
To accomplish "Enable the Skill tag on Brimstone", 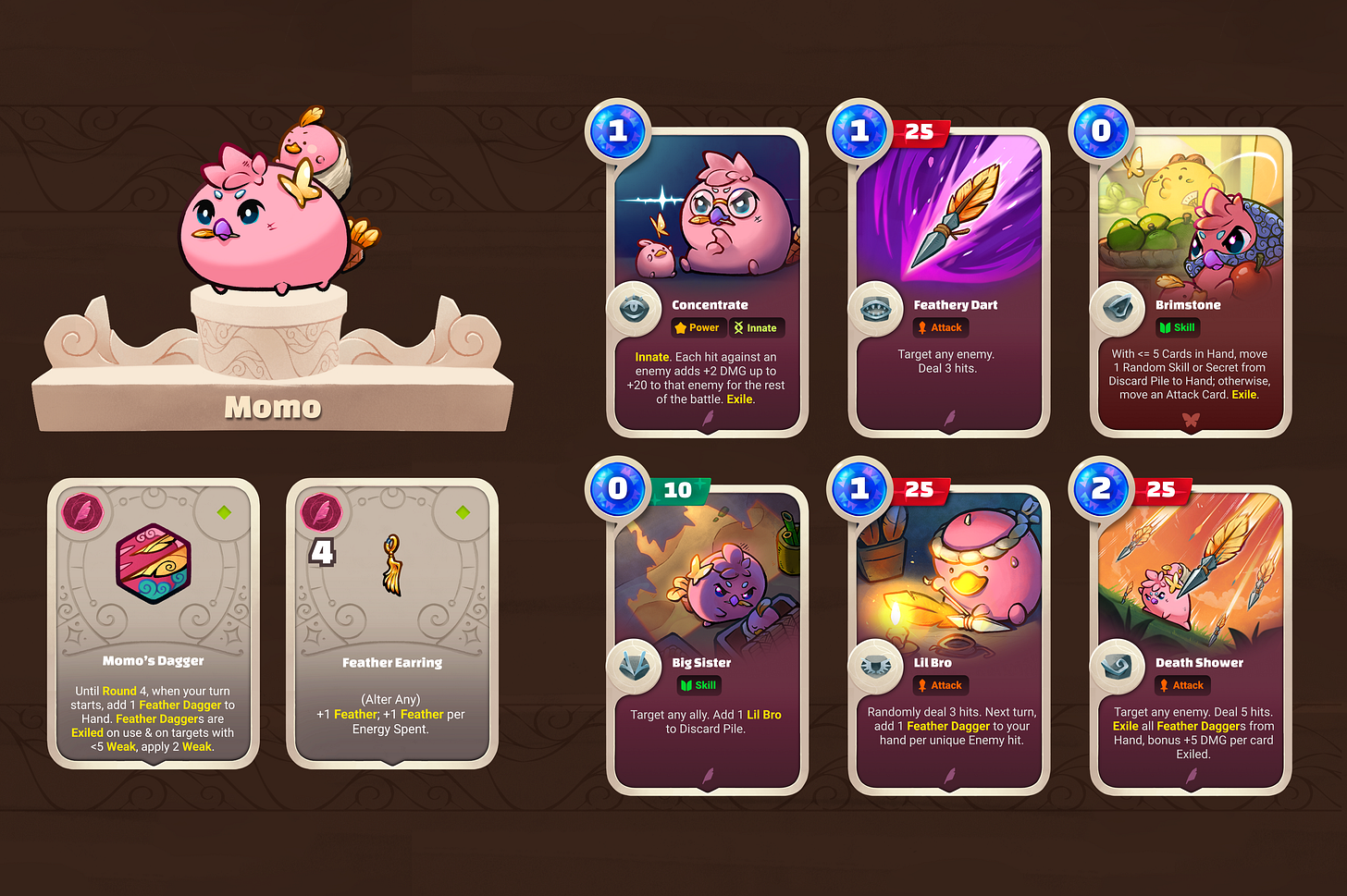I will 1177,326.
